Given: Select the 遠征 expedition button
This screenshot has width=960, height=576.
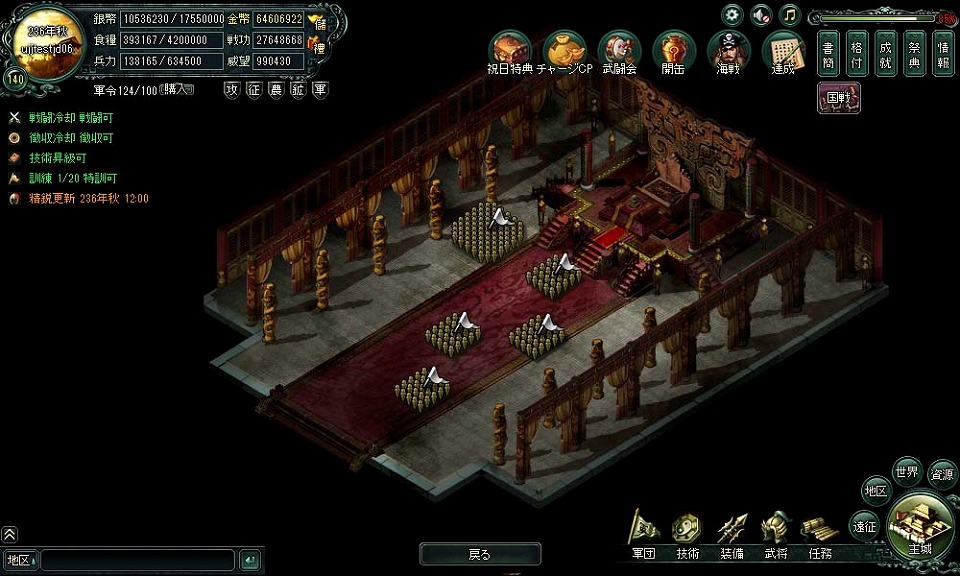Looking at the screenshot, I should click(864, 524).
